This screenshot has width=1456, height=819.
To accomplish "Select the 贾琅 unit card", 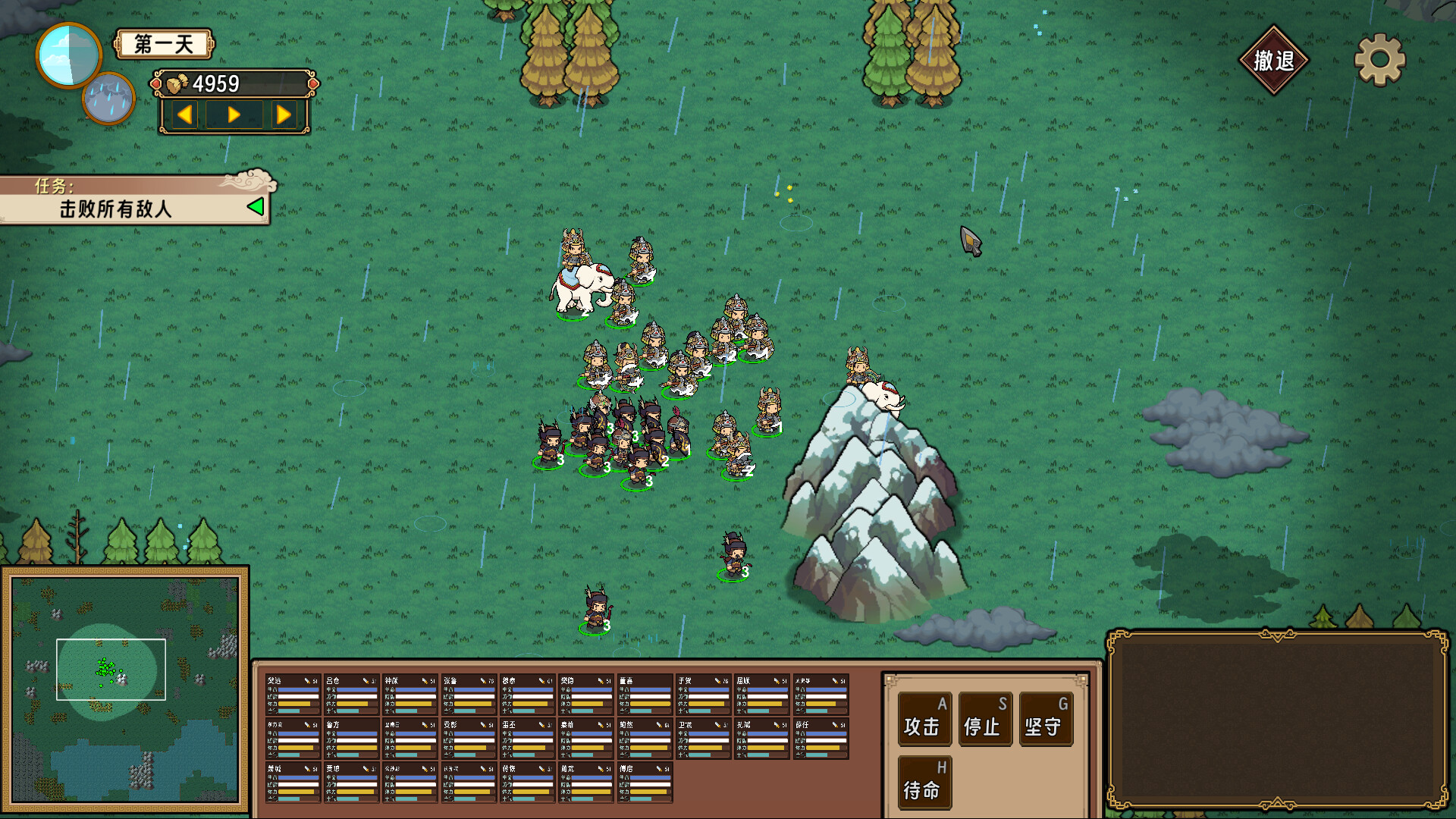I will tap(351, 783).
